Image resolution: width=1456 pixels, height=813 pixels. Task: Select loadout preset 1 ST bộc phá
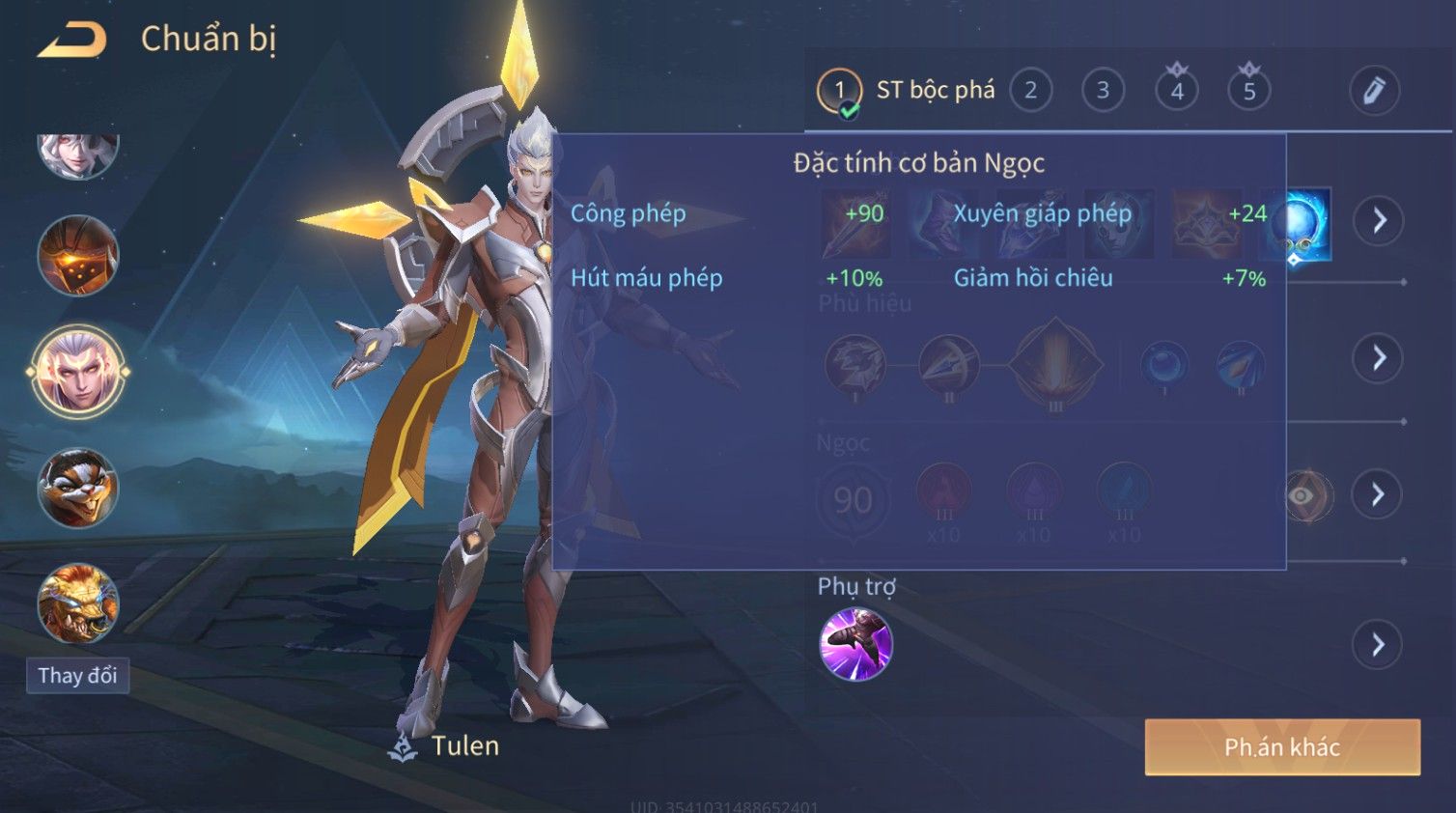pos(840,91)
